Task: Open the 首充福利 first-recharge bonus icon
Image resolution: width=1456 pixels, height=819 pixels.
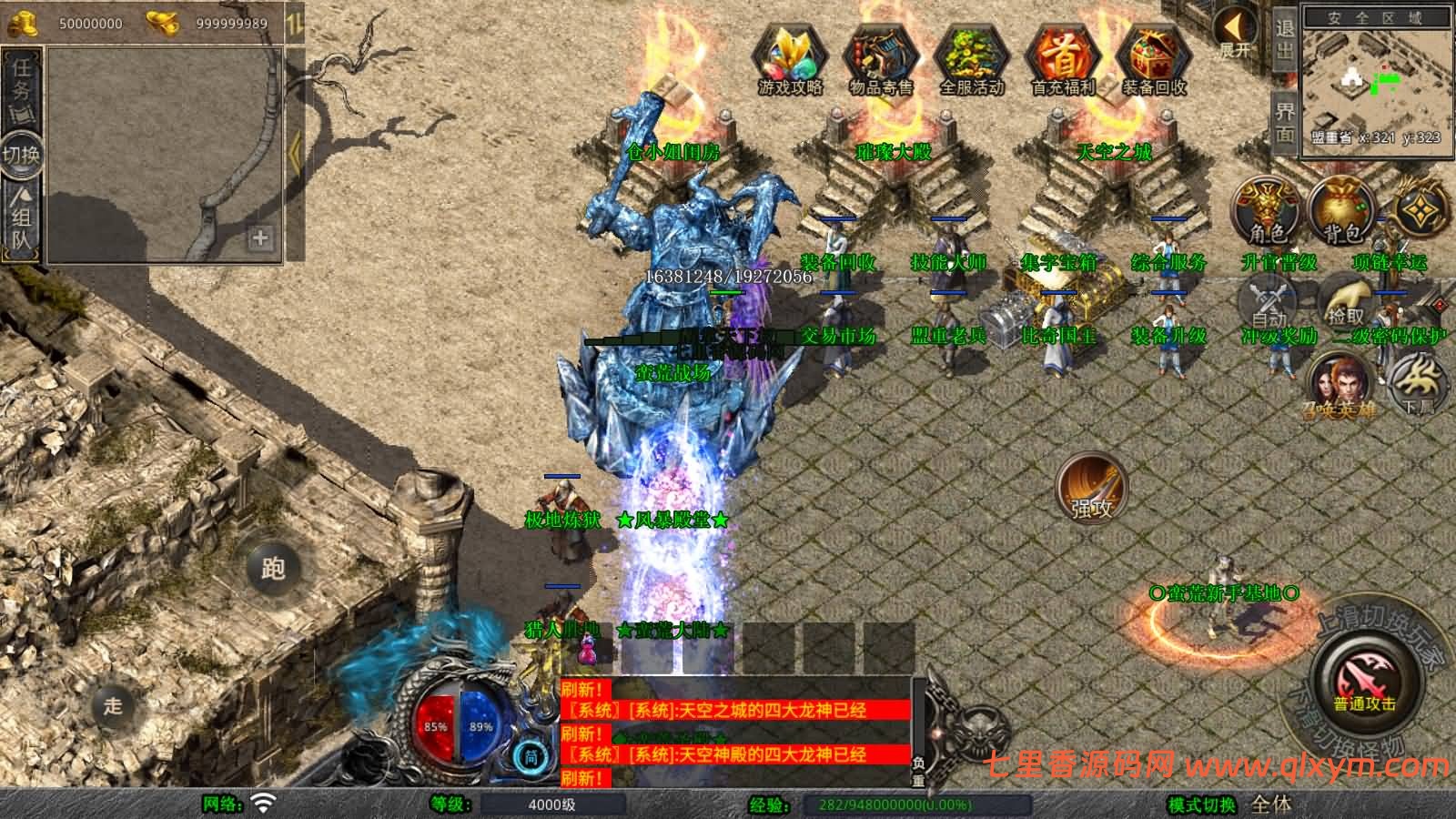Action: point(1063,58)
